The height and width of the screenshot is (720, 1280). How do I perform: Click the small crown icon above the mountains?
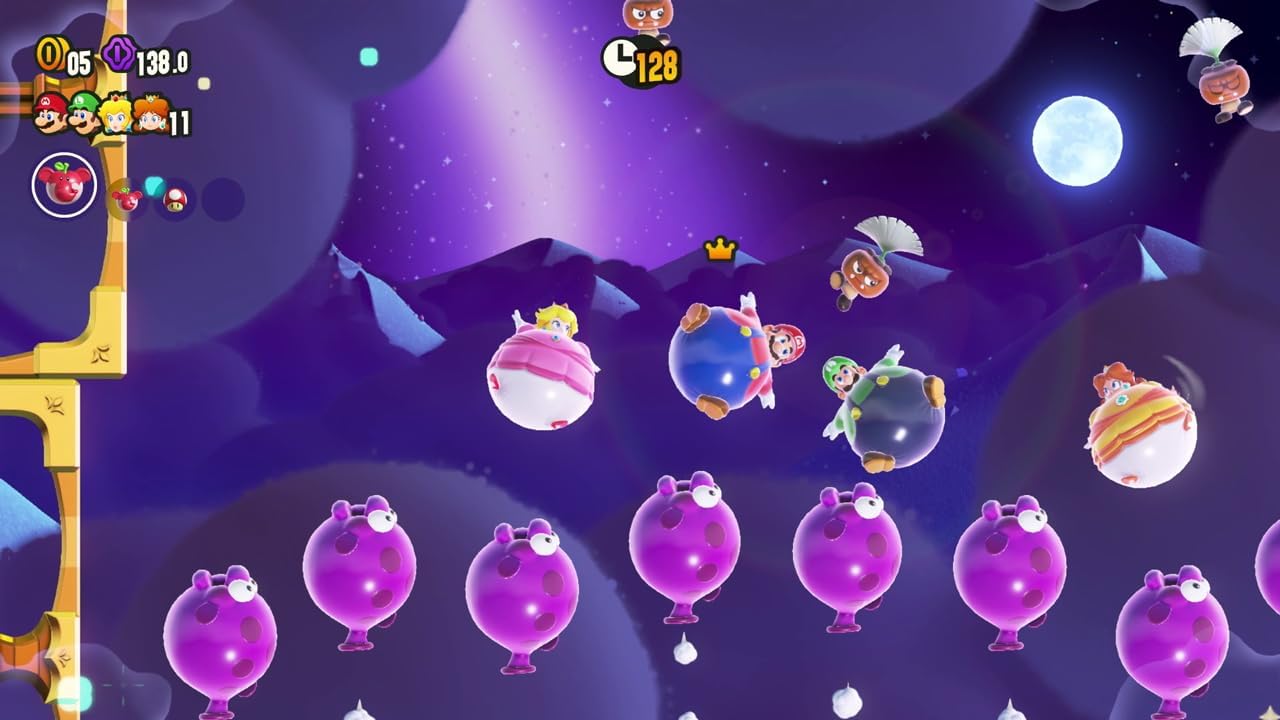722,250
